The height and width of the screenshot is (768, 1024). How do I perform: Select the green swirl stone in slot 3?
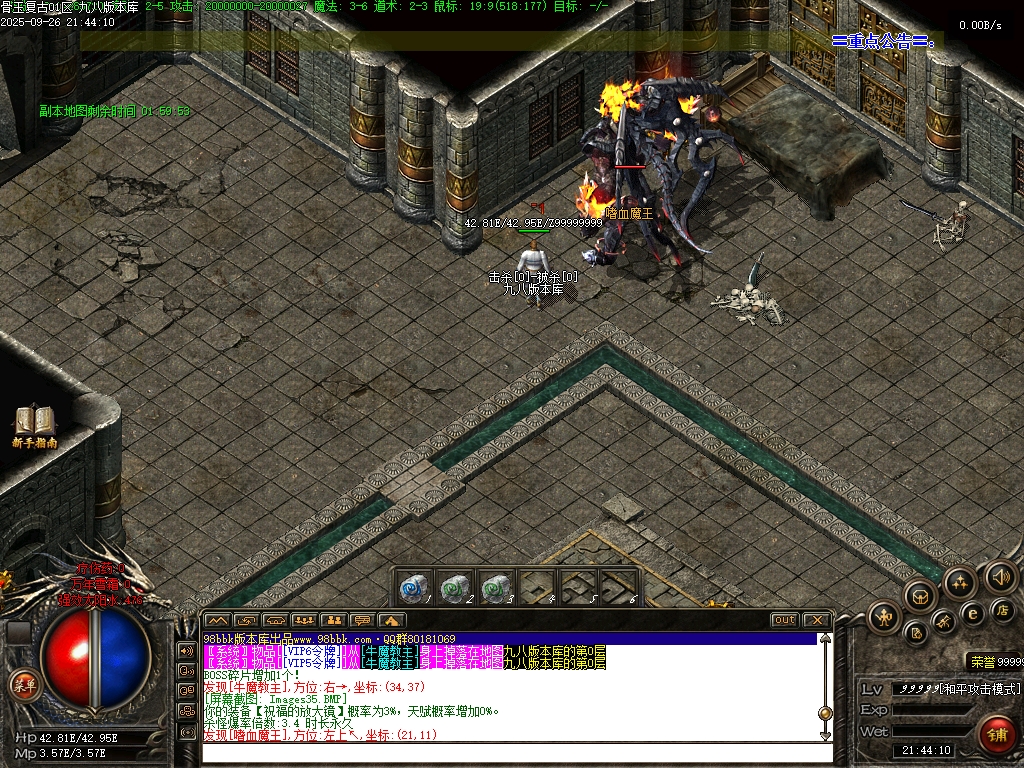494,589
